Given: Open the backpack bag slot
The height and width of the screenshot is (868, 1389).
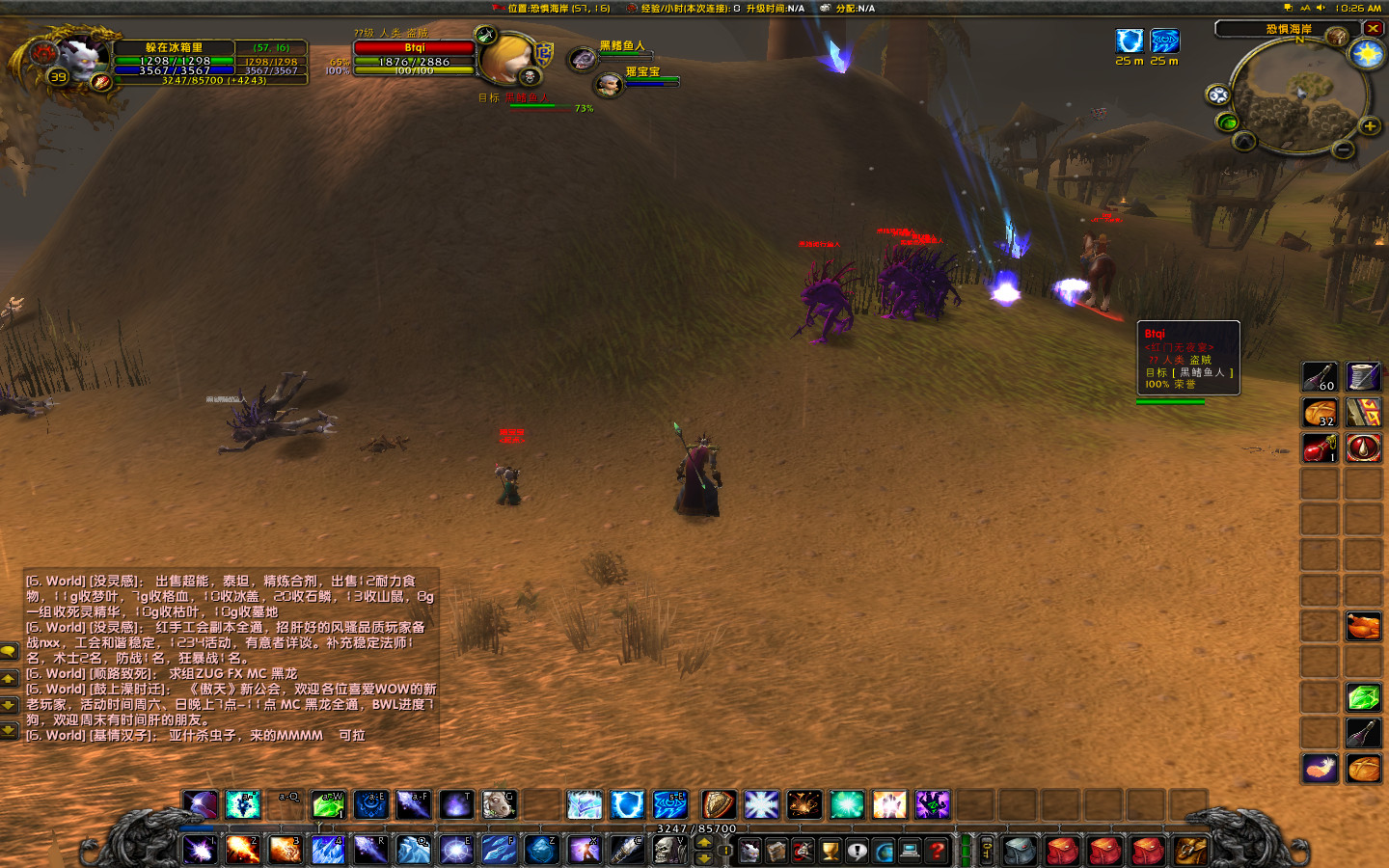Looking at the screenshot, I should pyautogui.click(x=1188, y=851).
